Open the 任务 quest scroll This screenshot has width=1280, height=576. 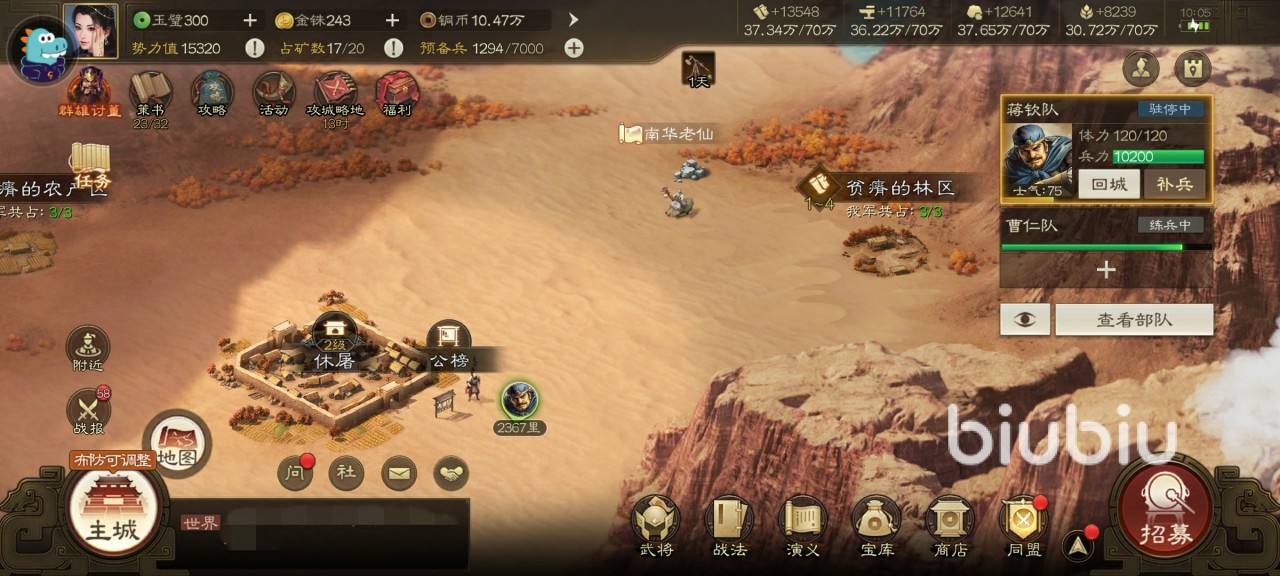[90, 166]
